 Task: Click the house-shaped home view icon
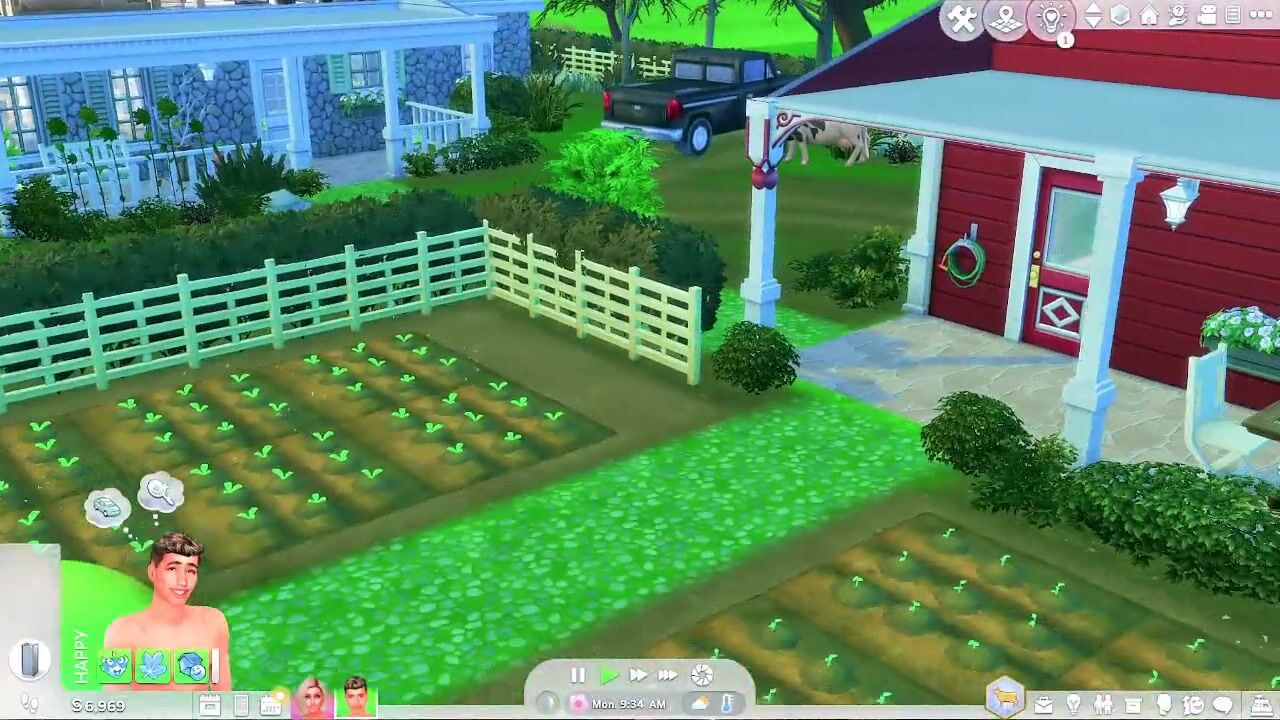tap(1149, 16)
